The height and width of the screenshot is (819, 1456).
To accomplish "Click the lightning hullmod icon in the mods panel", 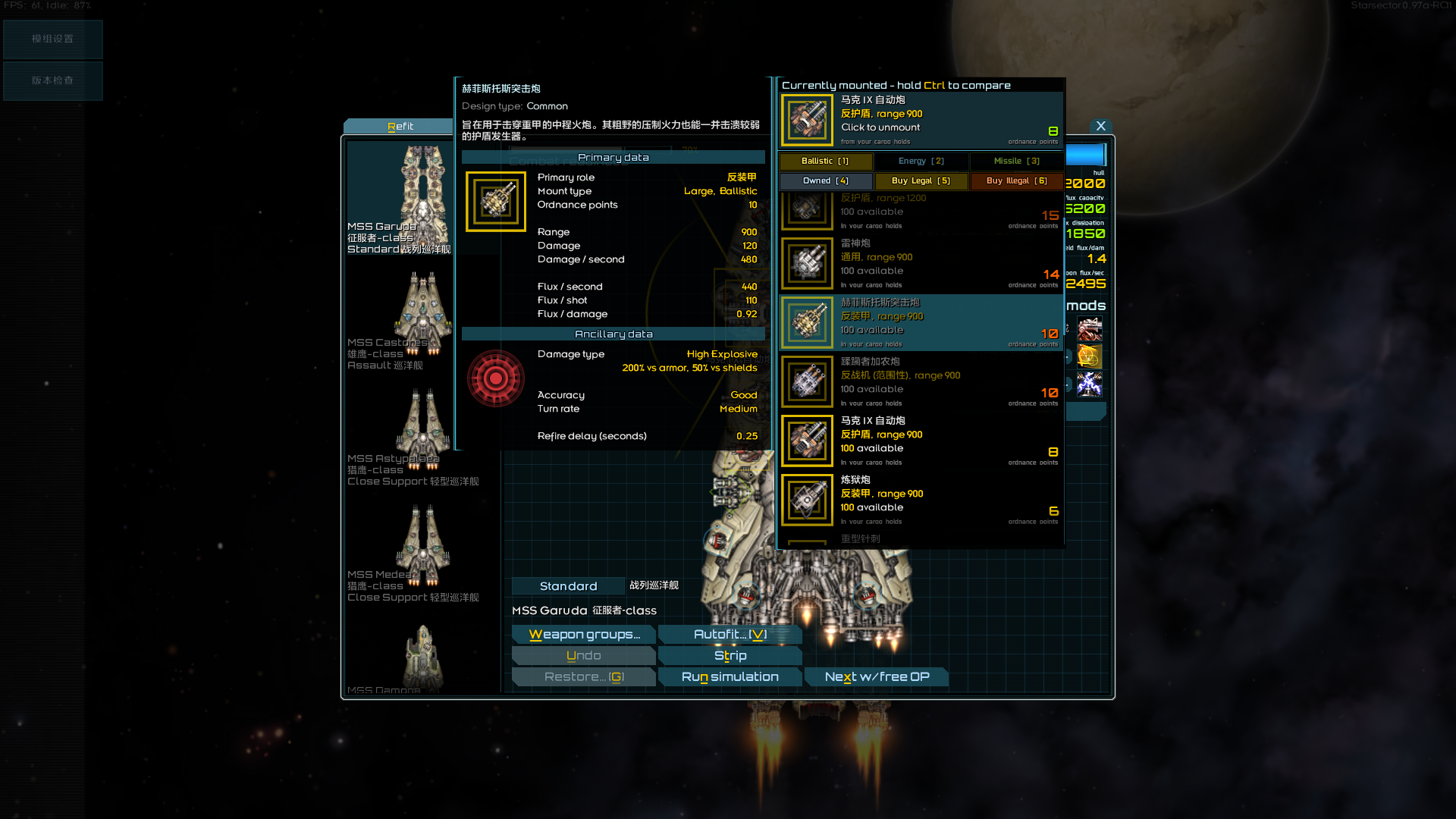I will coord(1090,384).
